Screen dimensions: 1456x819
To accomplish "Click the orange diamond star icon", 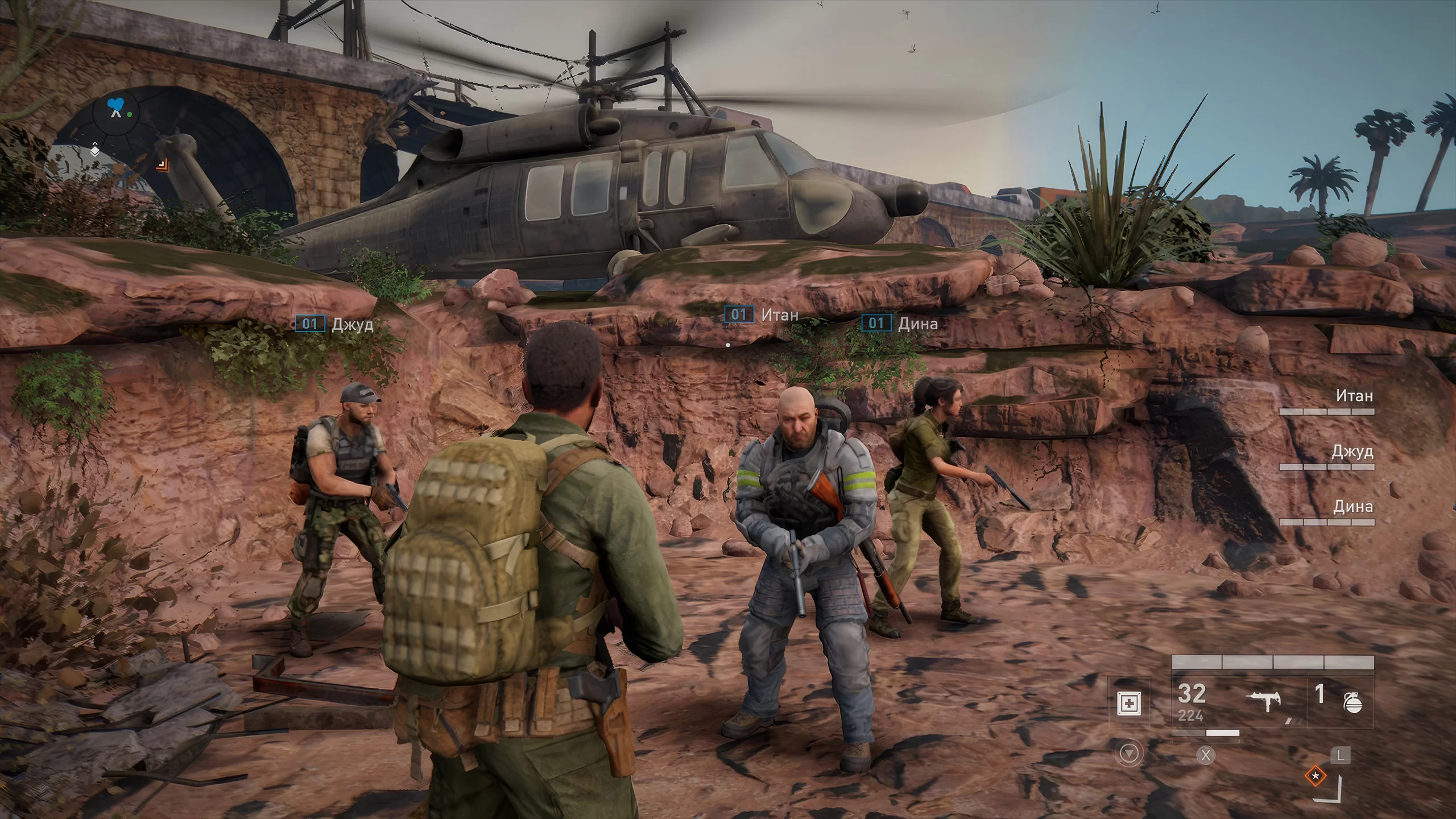I will tap(1315, 776).
